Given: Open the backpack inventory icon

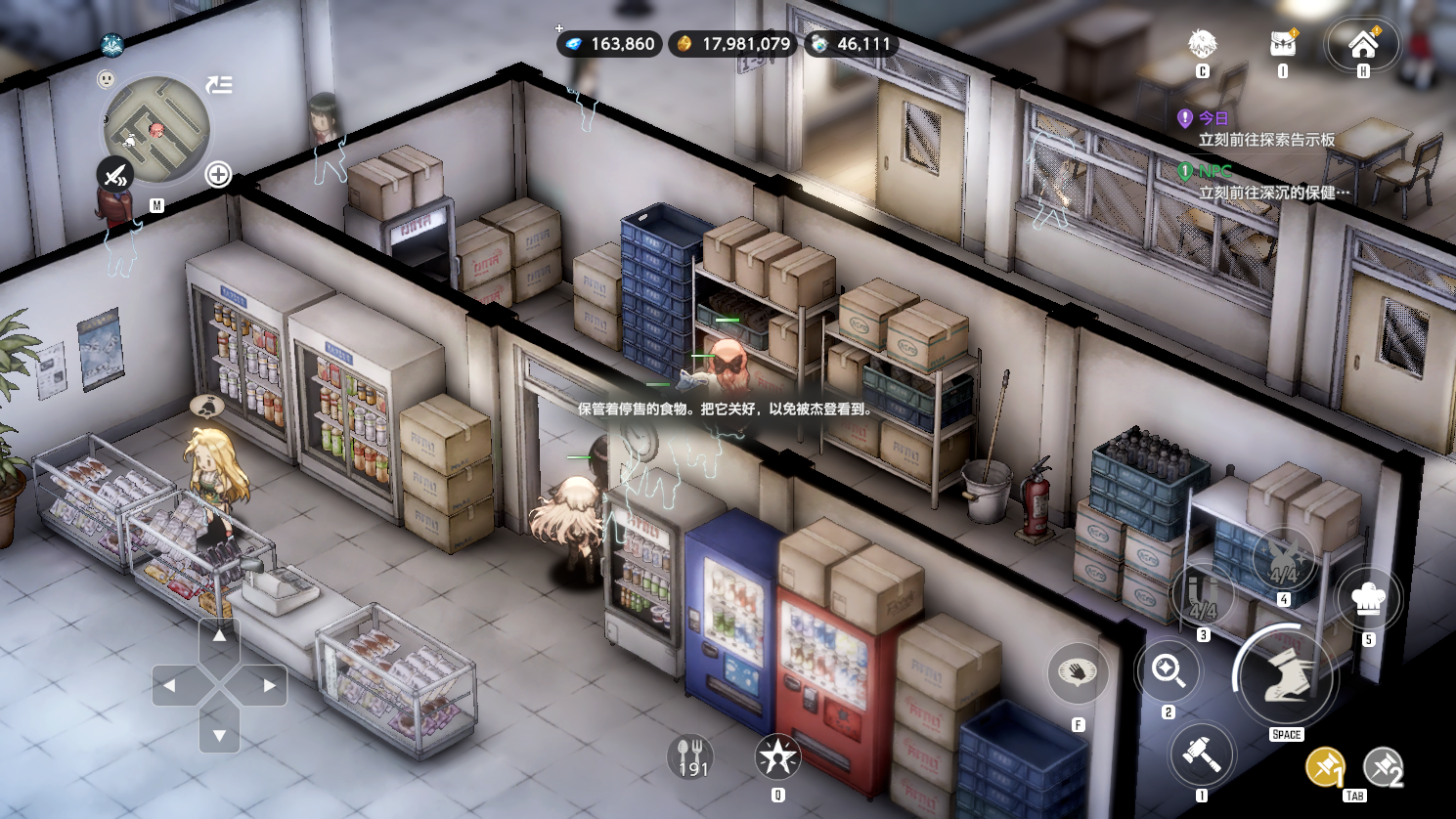Looking at the screenshot, I should [x=1283, y=44].
